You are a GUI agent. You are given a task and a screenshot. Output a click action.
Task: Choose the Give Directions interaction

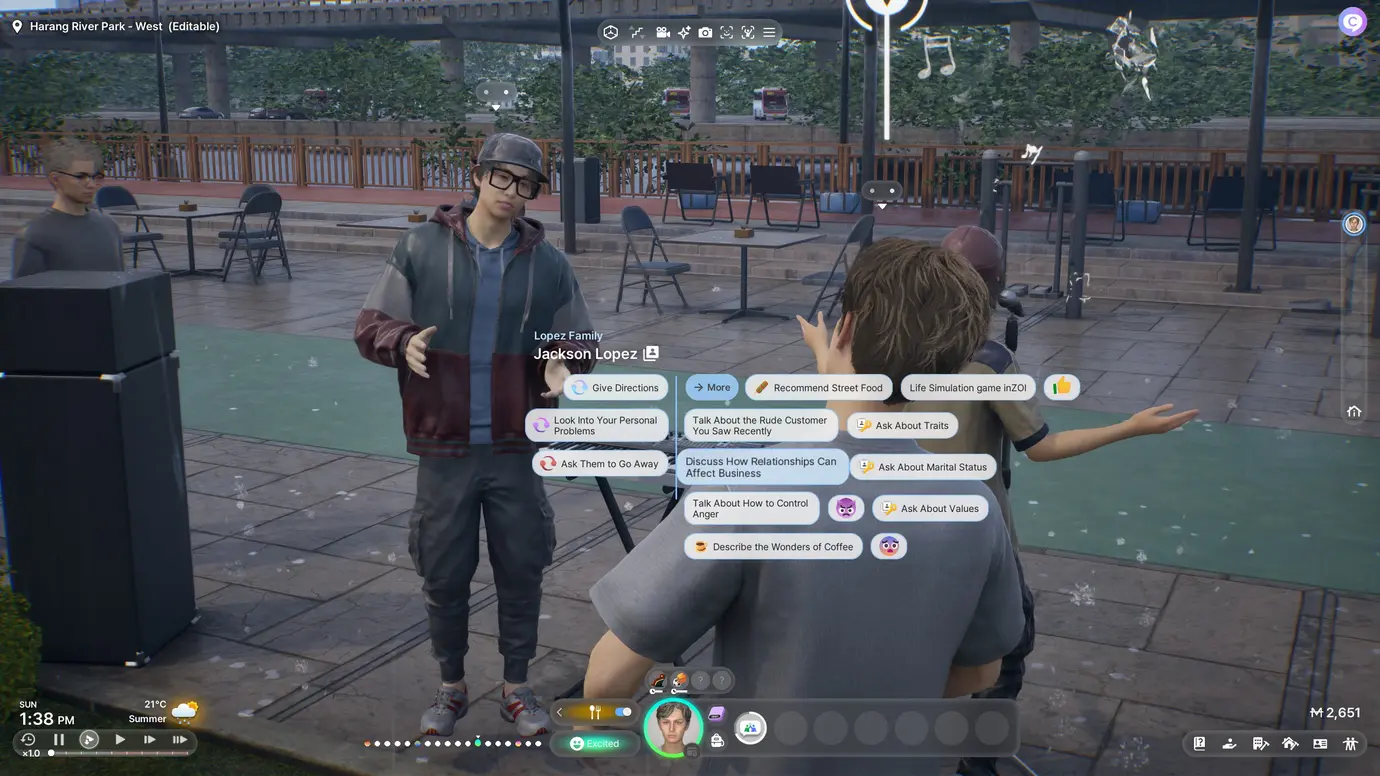[615, 388]
